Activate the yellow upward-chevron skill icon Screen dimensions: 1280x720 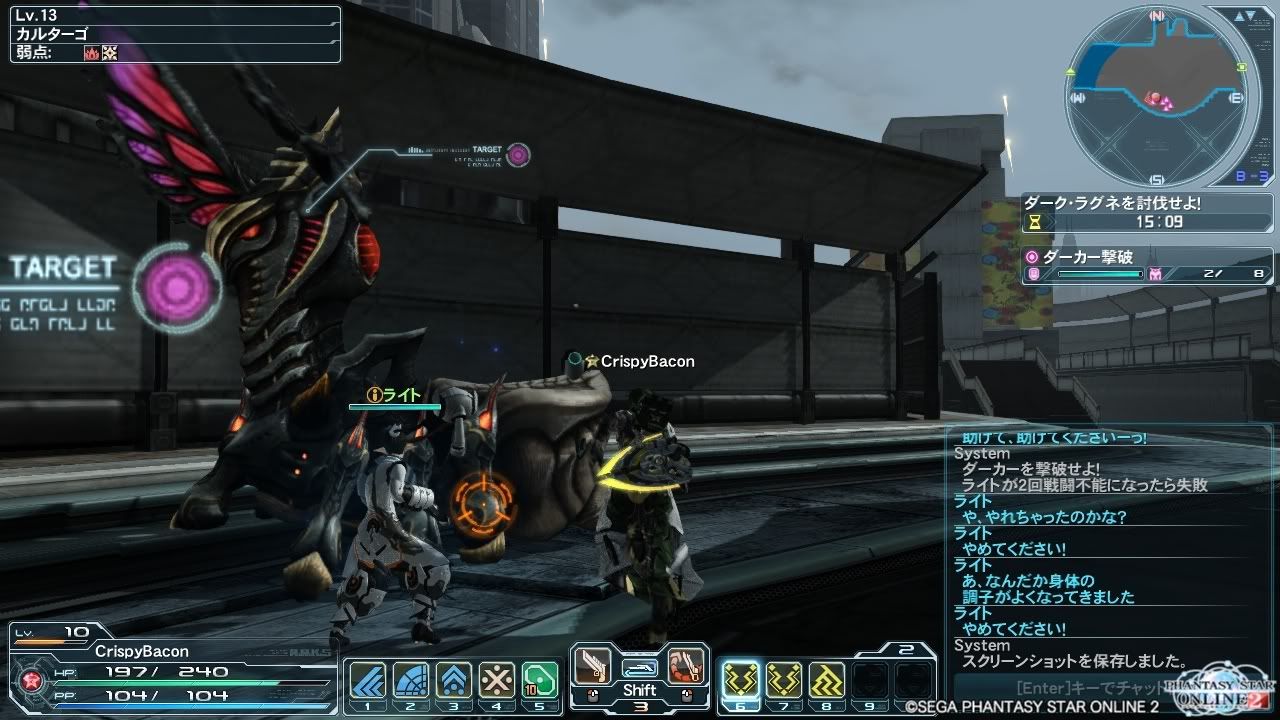827,680
